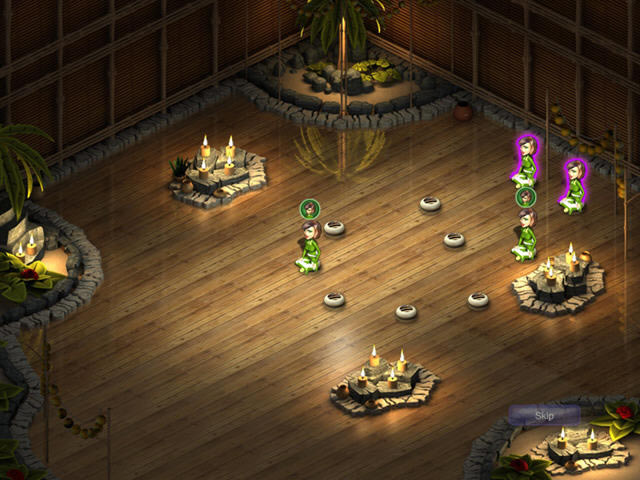Skip the cutscene with the Skip button
Viewport: 640px width, 480px height.
tap(544, 415)
